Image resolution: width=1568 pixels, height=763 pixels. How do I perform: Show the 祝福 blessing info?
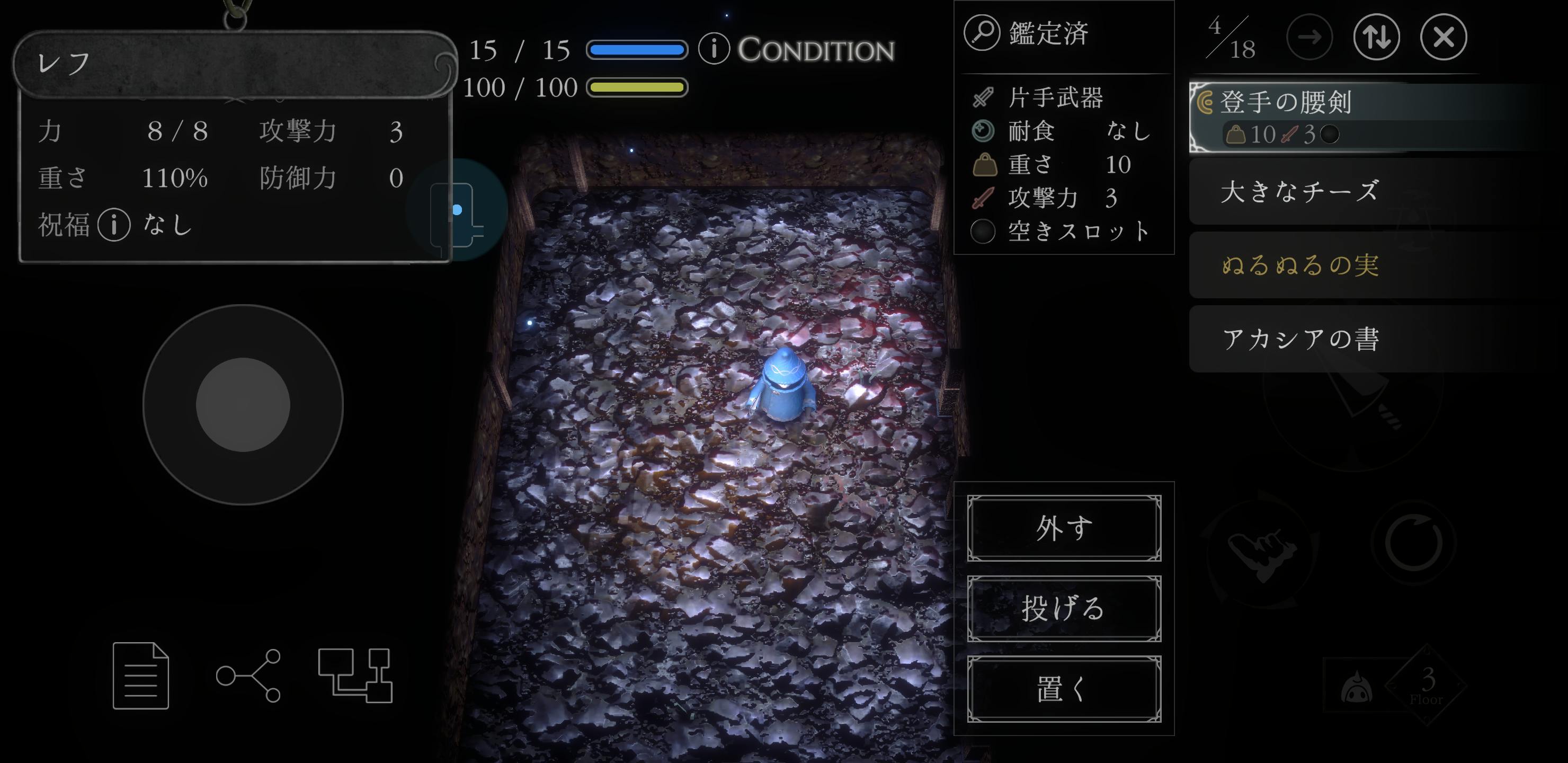pos(114,225)
